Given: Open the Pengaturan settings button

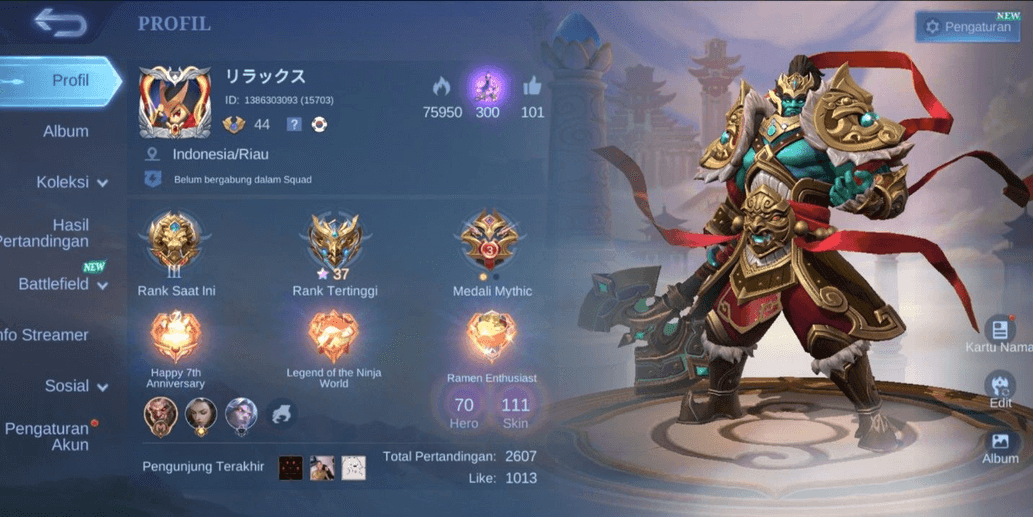Looking at the screenshot, I should click(967, 27).
